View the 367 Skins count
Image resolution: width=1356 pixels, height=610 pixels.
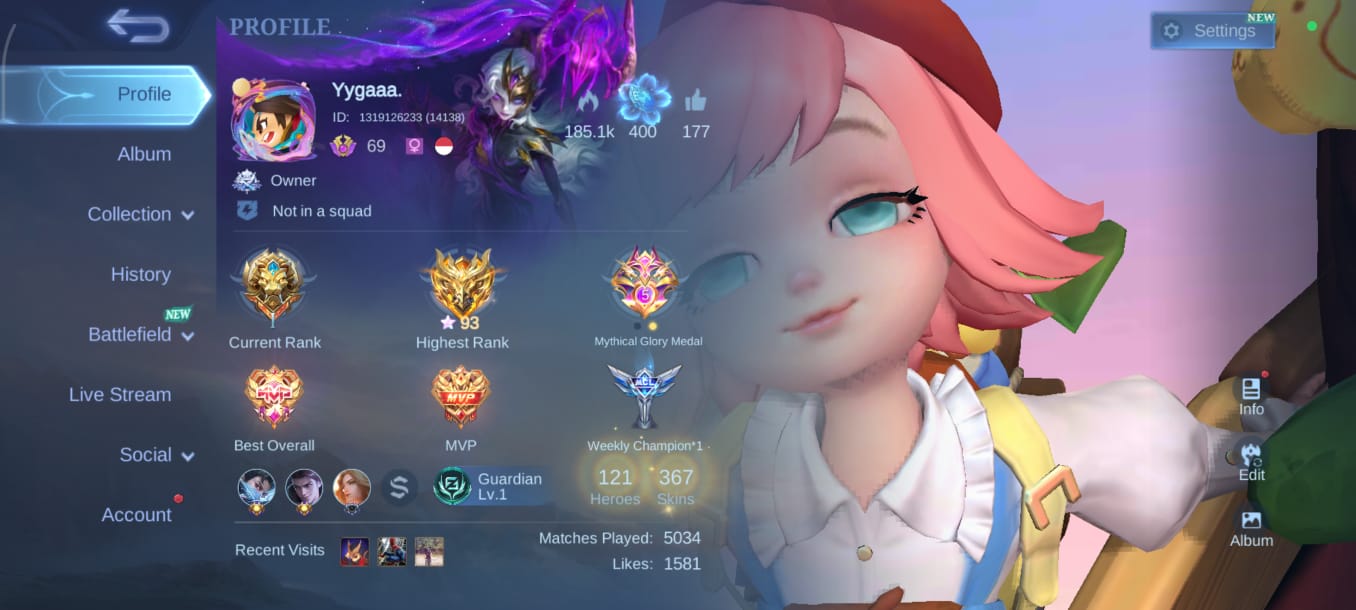(x=676, y=486)
